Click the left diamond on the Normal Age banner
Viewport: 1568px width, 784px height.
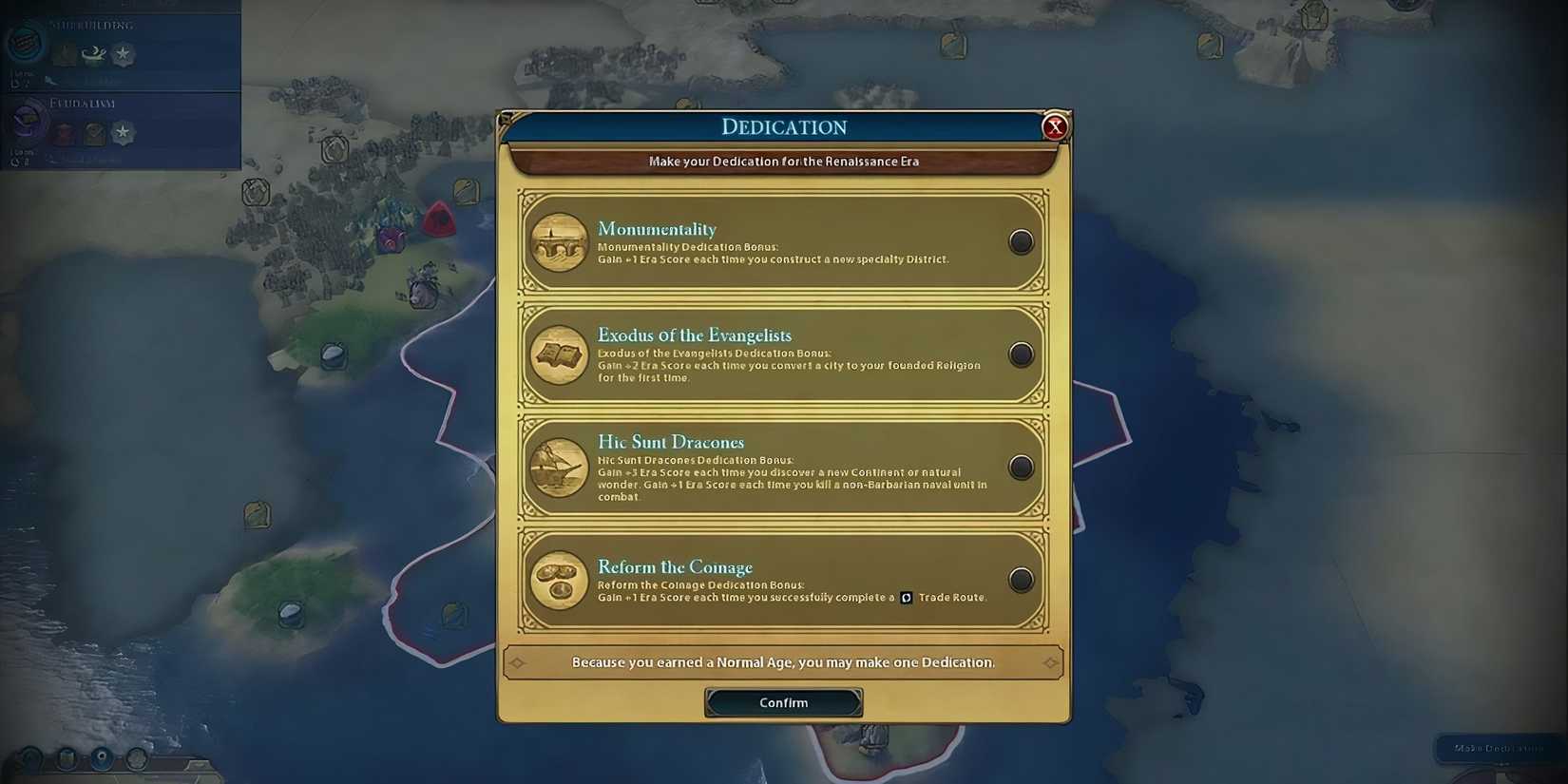[x=518, y=662]
